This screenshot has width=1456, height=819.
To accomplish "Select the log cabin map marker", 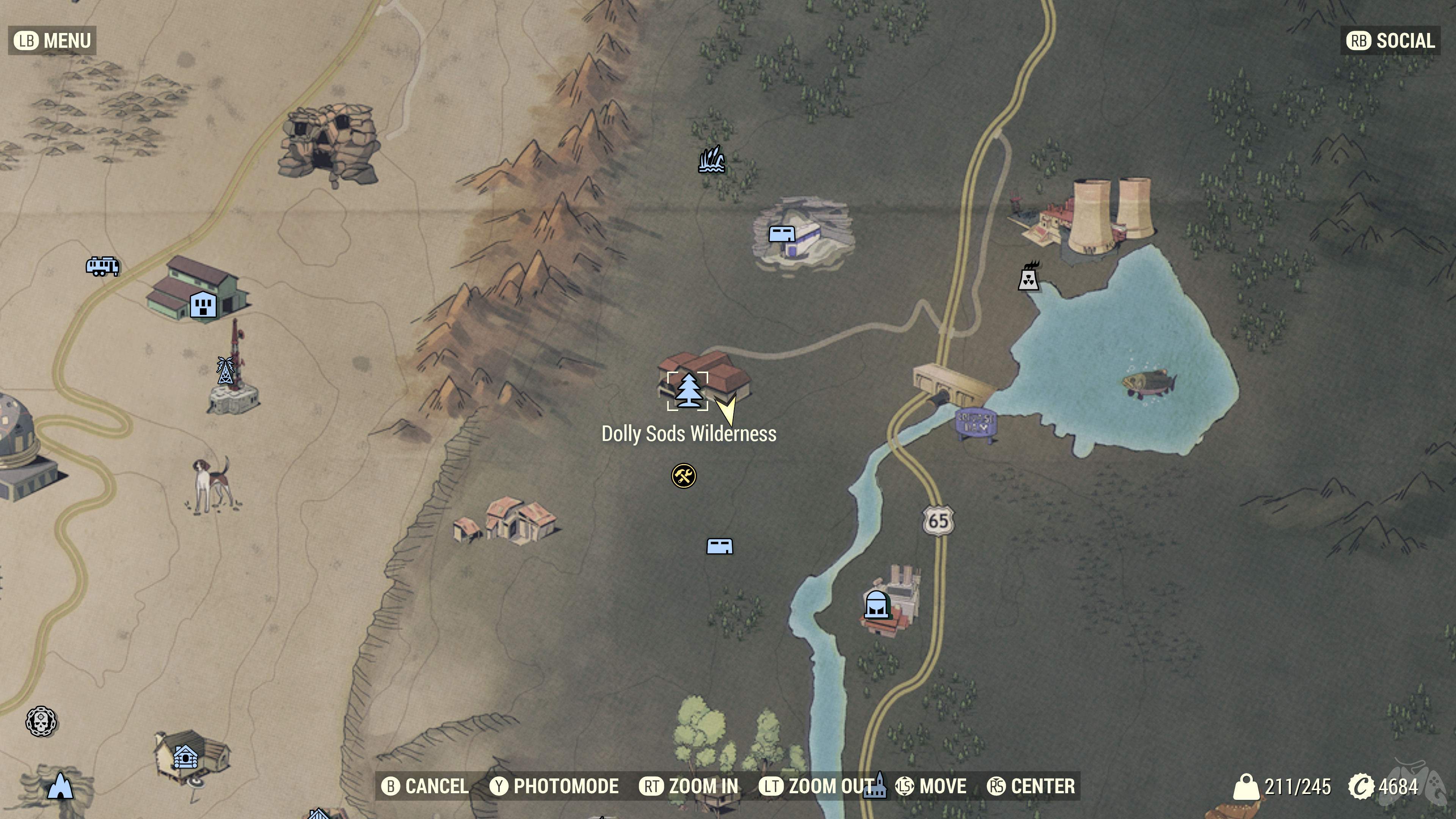I will (x=185, y=757).
